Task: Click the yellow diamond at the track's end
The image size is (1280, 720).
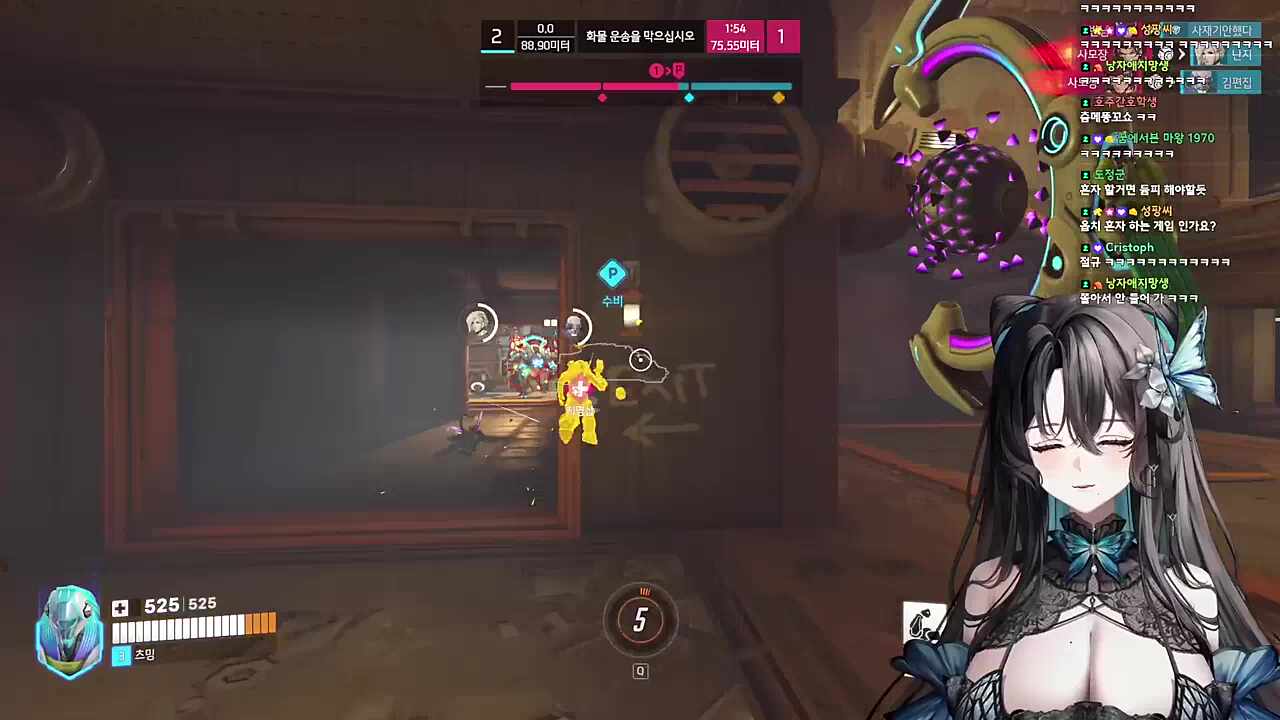Action: pos(778,97)
